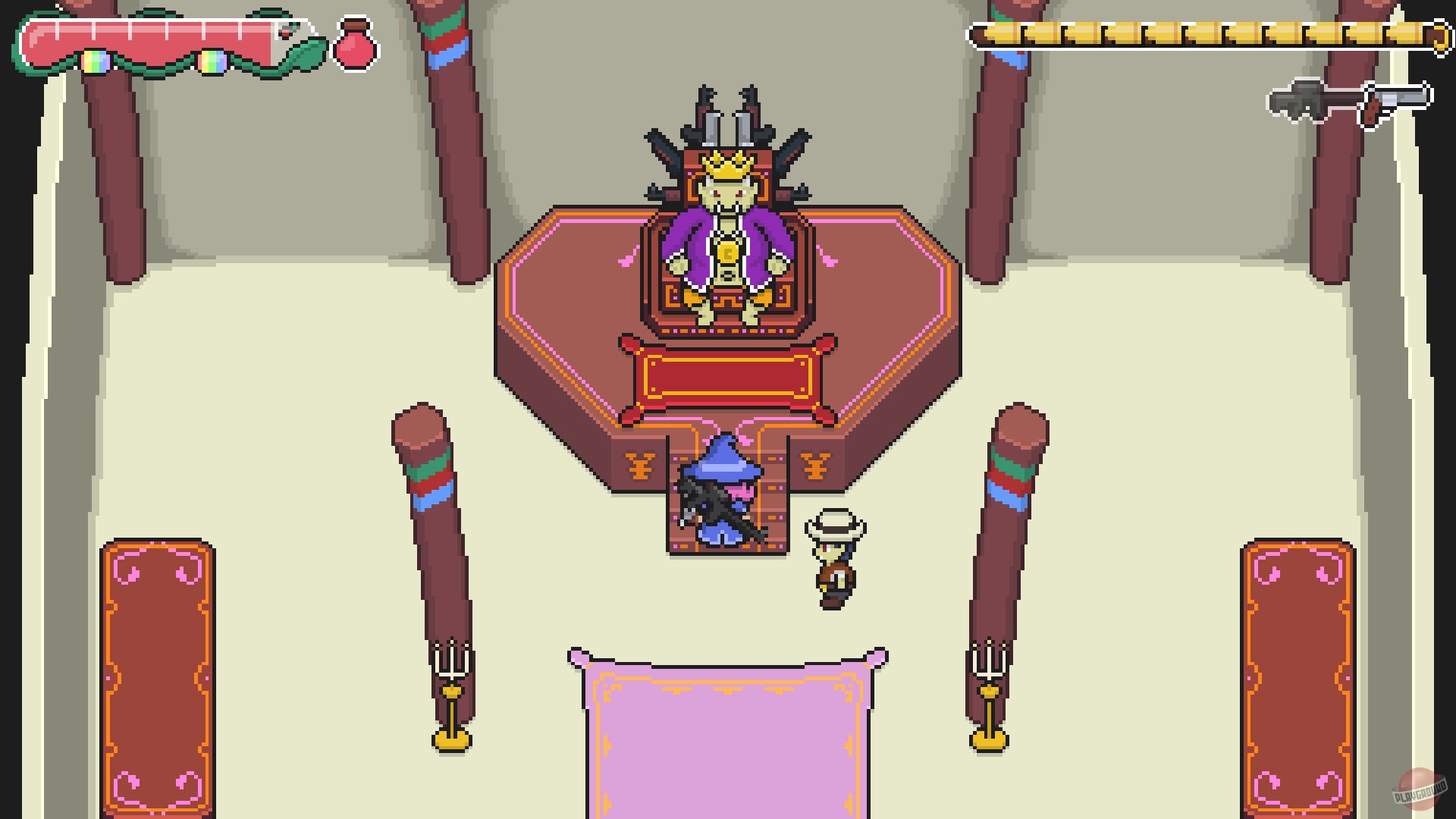Click the gold medallion on the king's chest
Image resolution: width=1456 pixels, height=819 pixels.
726,250
